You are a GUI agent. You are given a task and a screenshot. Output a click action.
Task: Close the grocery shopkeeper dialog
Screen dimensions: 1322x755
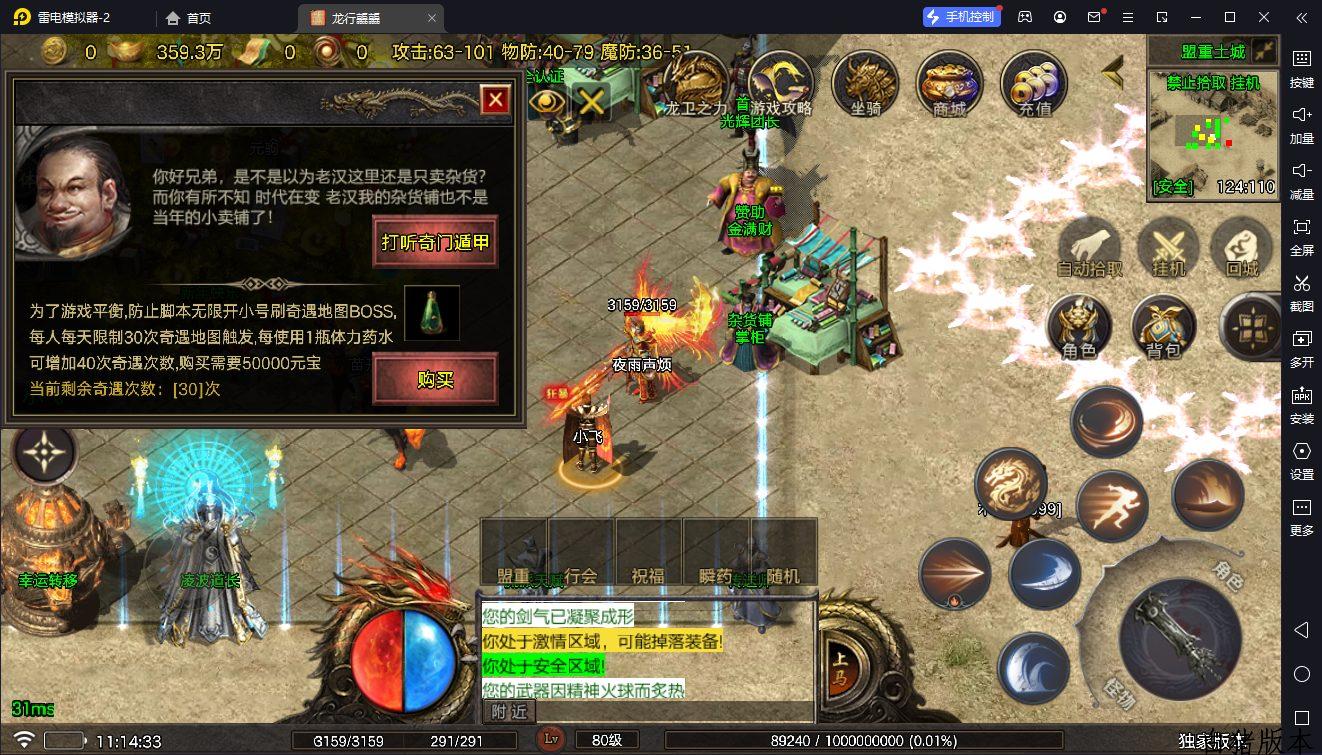coord(495,100)
